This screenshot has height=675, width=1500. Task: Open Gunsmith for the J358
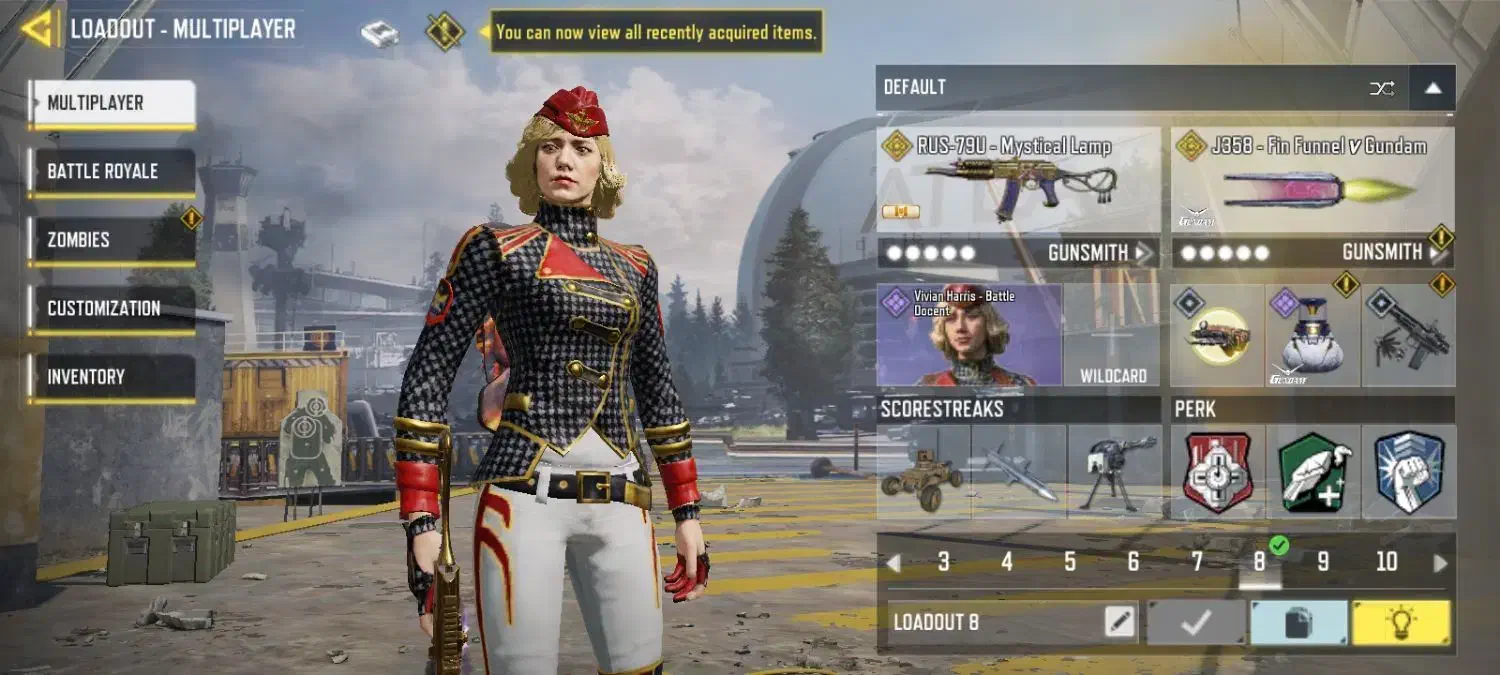(1392, 253)
